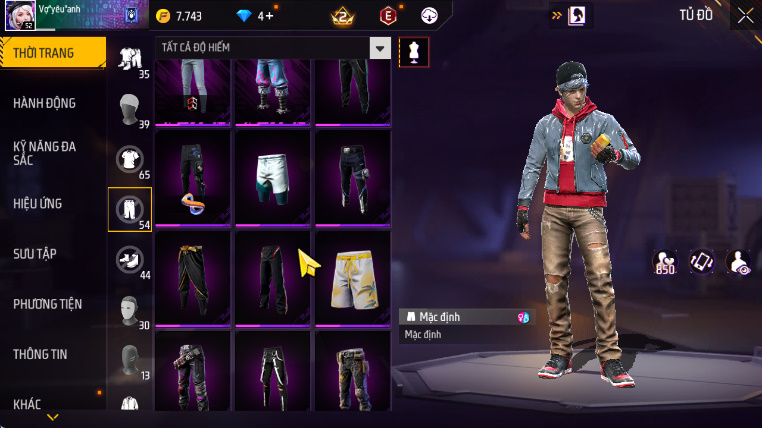This screenshot has width=762, height=428.
Task: Add diamonds with the plus button
Action: 268,16
